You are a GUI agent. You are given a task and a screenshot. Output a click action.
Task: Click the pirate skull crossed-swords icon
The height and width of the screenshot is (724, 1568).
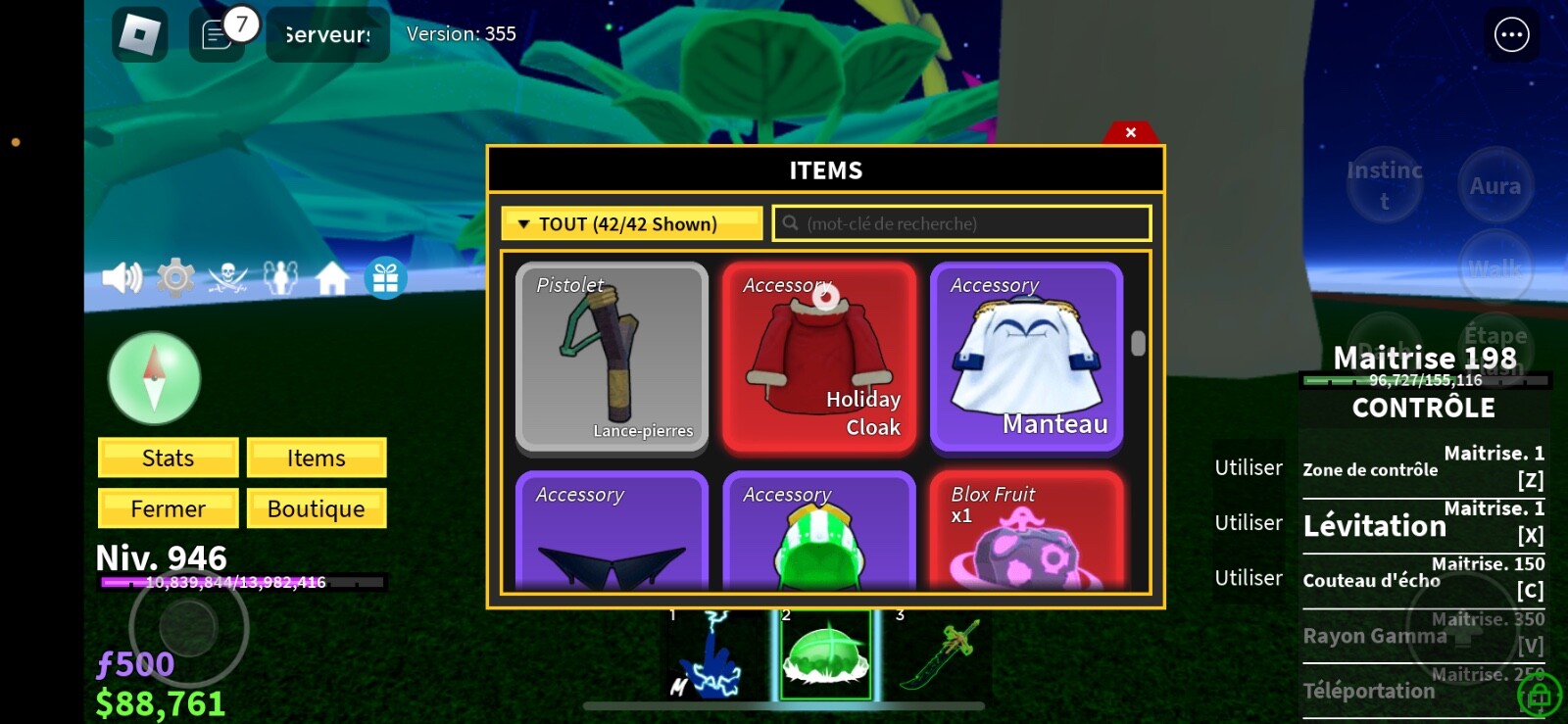click(226, 277)
